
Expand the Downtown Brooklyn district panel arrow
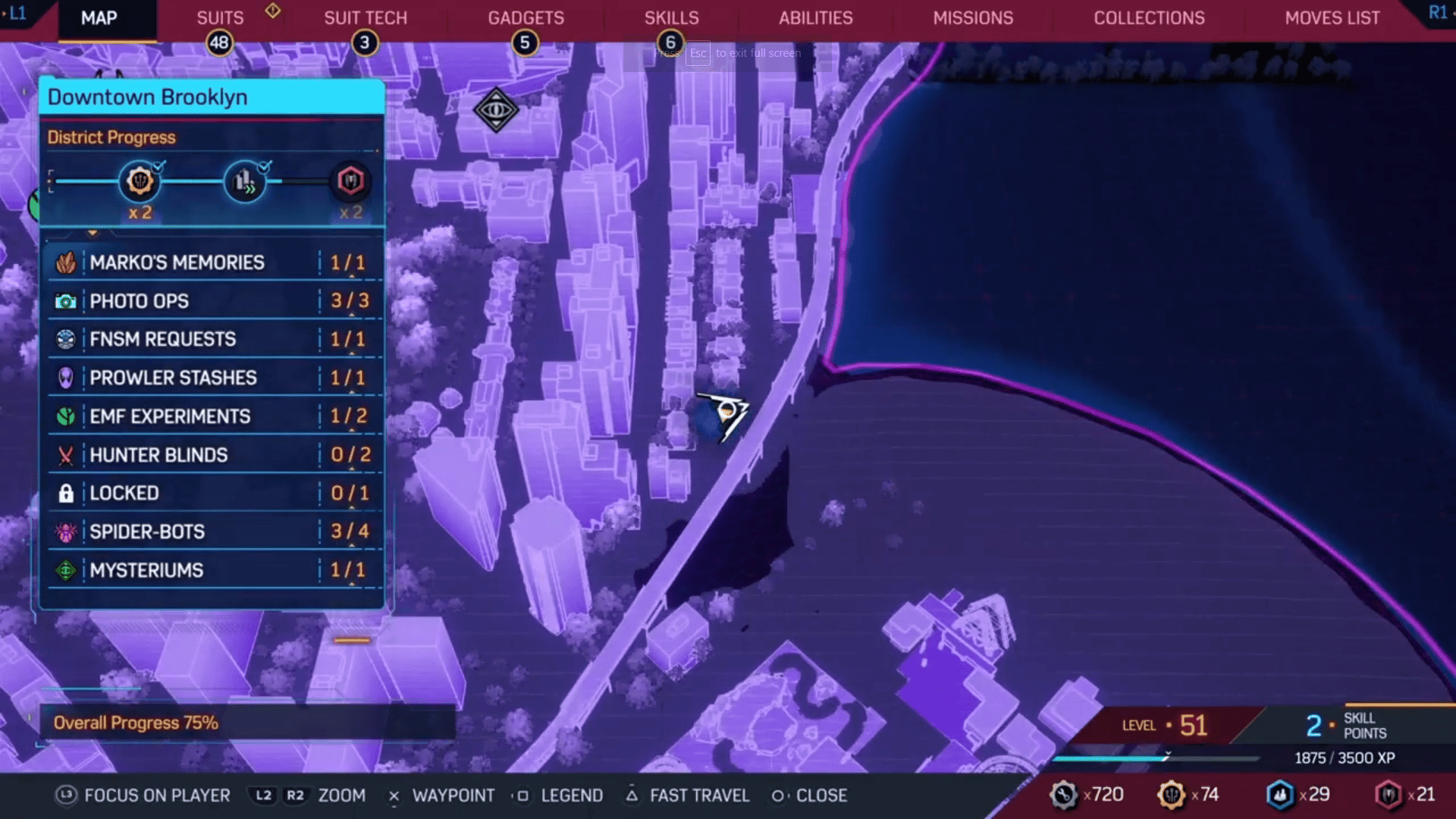click(93, 233)
